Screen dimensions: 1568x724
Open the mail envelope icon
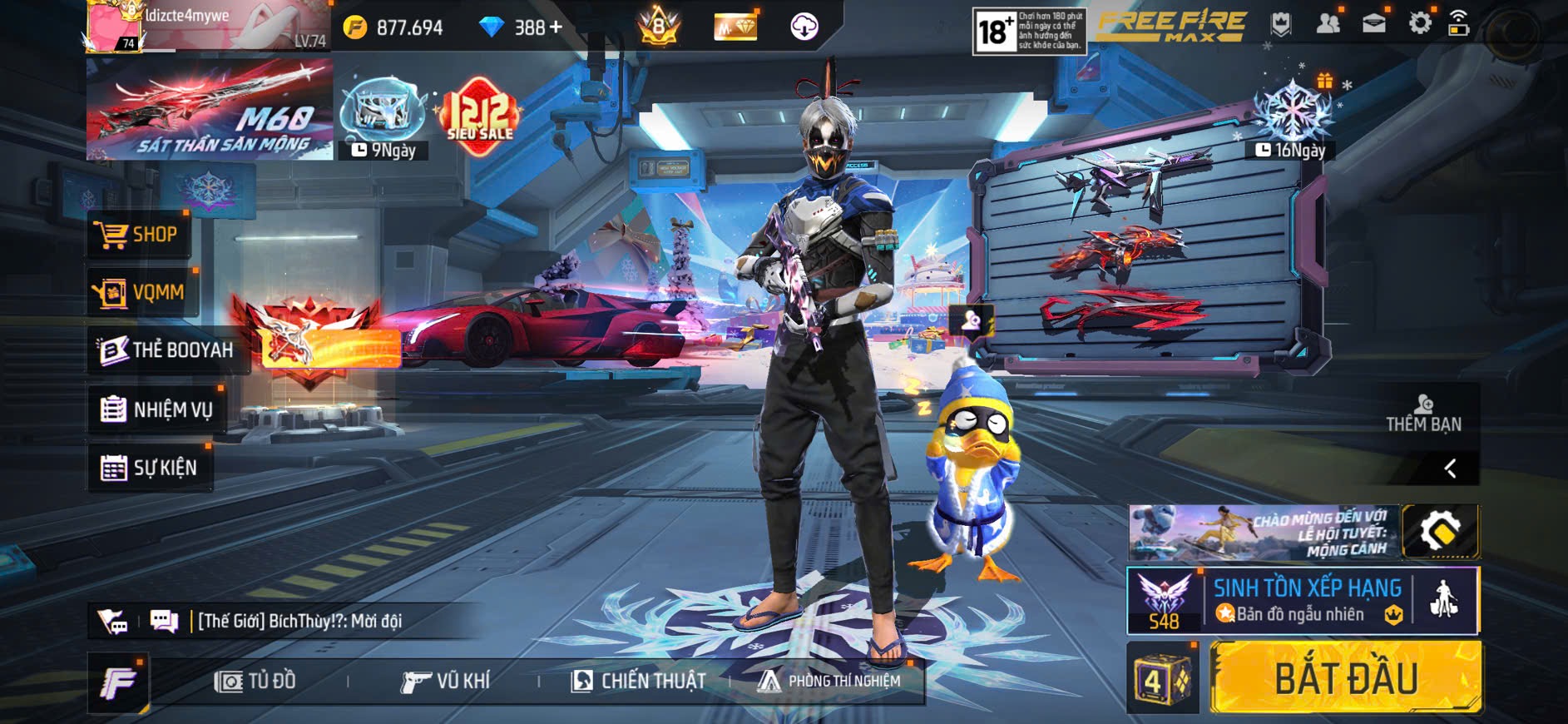[1373, 23]
